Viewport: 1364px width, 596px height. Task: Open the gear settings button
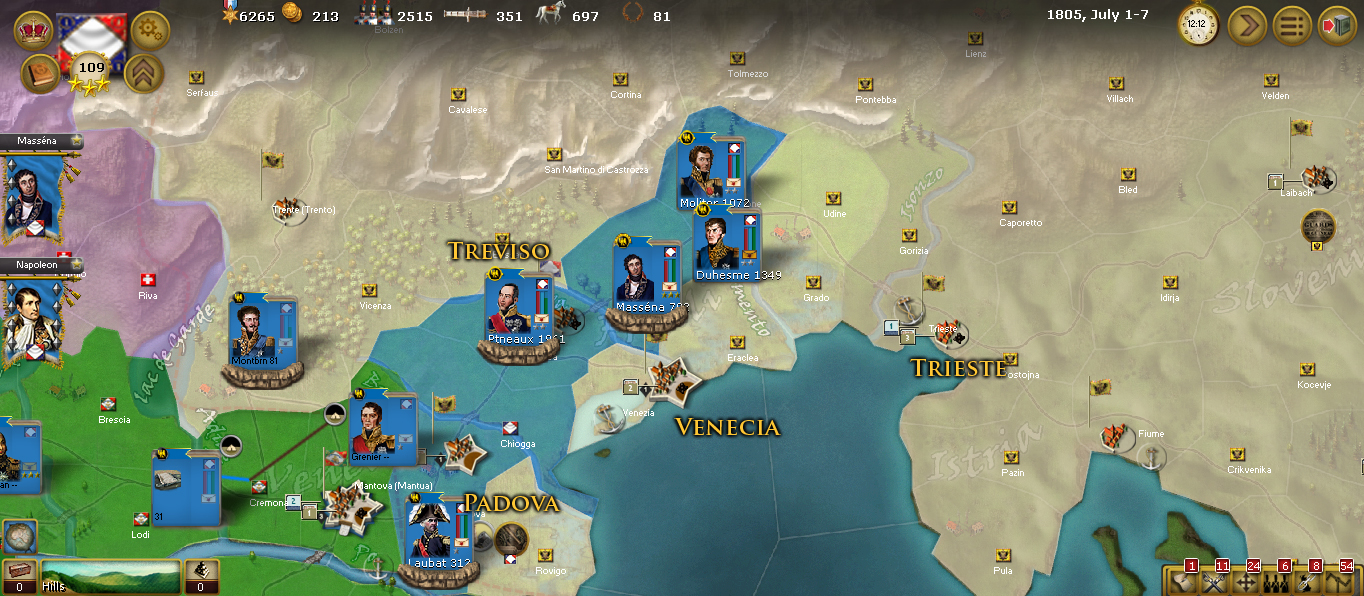pos(150,30)
